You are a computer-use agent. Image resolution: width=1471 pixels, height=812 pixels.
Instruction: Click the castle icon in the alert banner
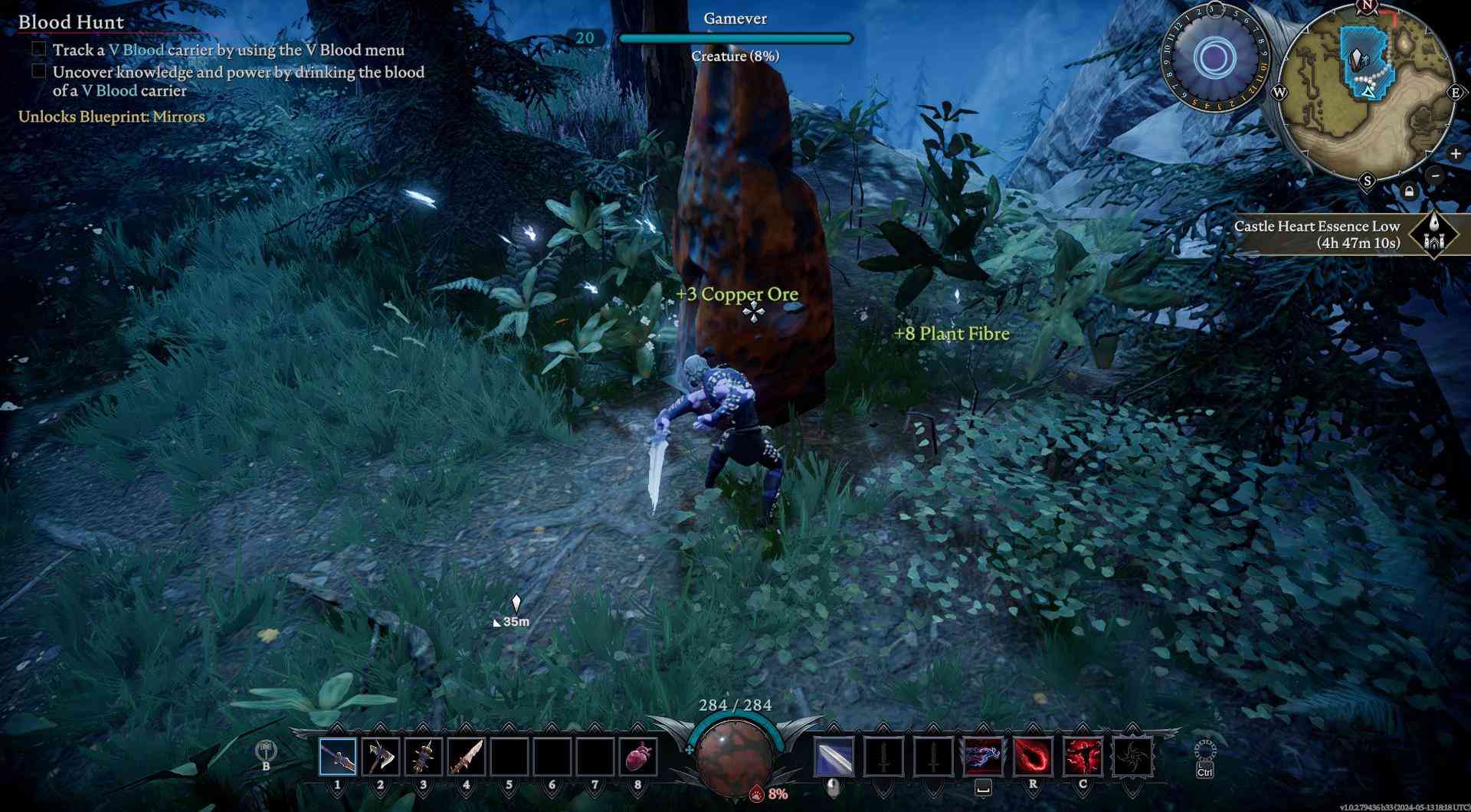point(1434,234)
